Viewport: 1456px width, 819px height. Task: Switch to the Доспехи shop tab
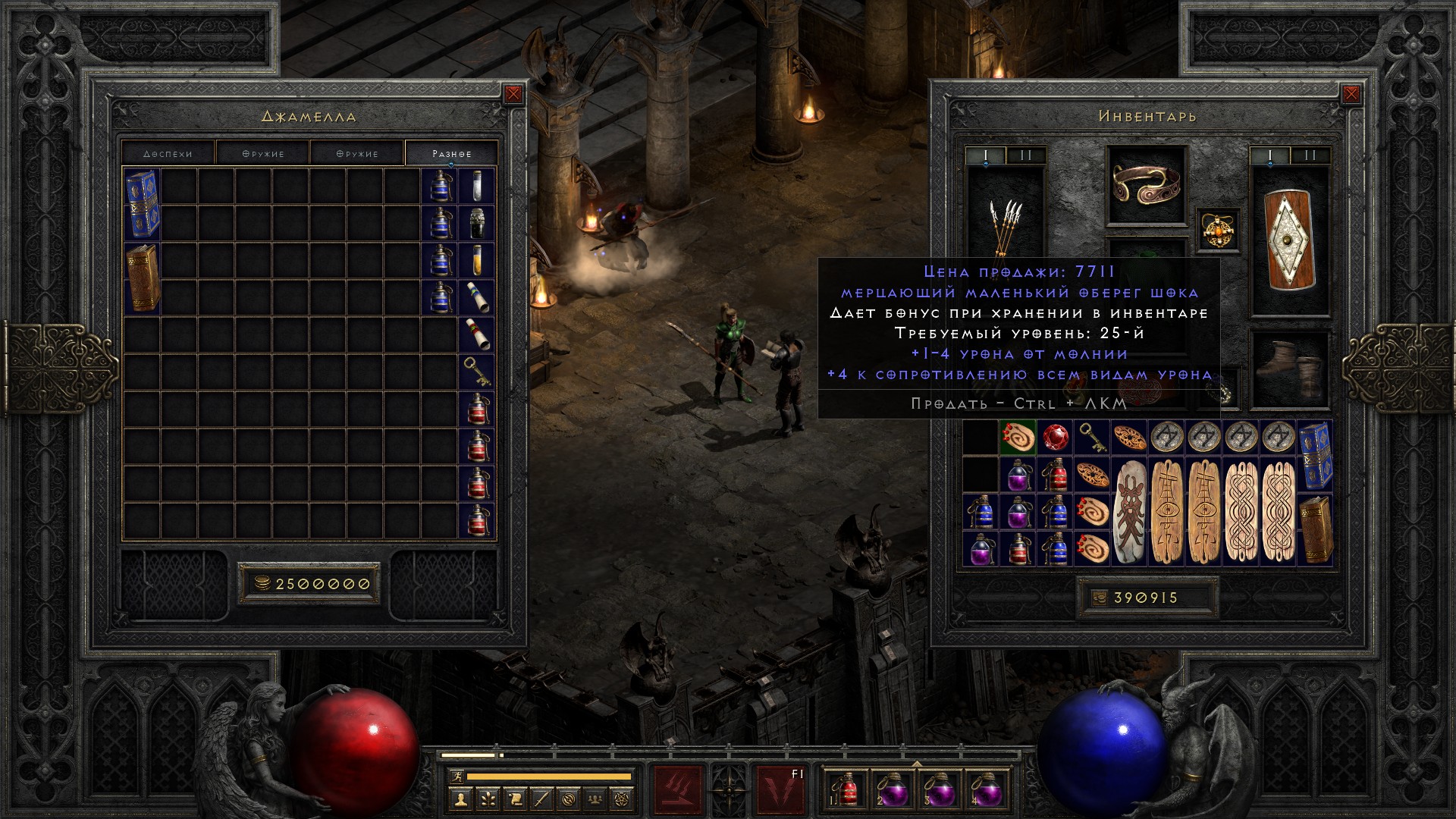[x=168, y=153]
